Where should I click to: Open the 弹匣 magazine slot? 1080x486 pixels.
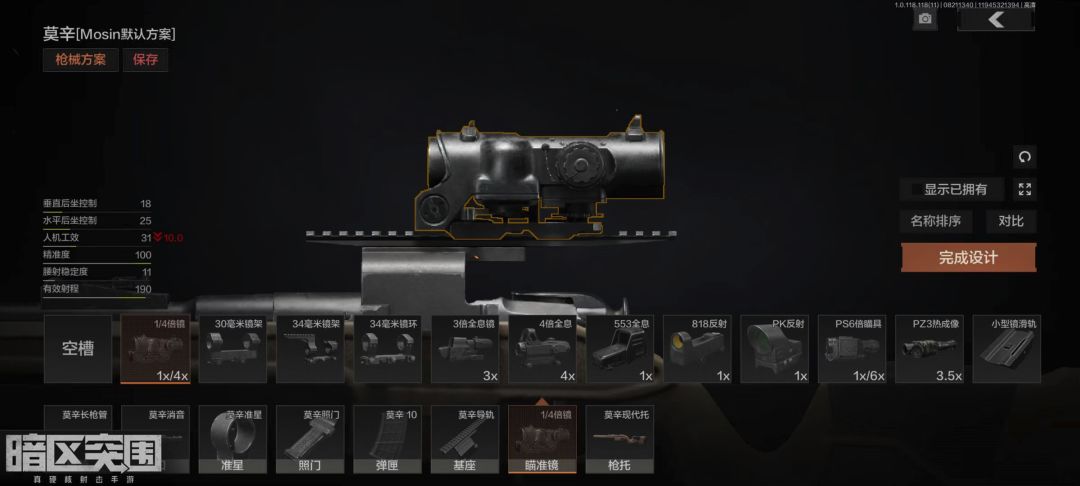[387, 439]
